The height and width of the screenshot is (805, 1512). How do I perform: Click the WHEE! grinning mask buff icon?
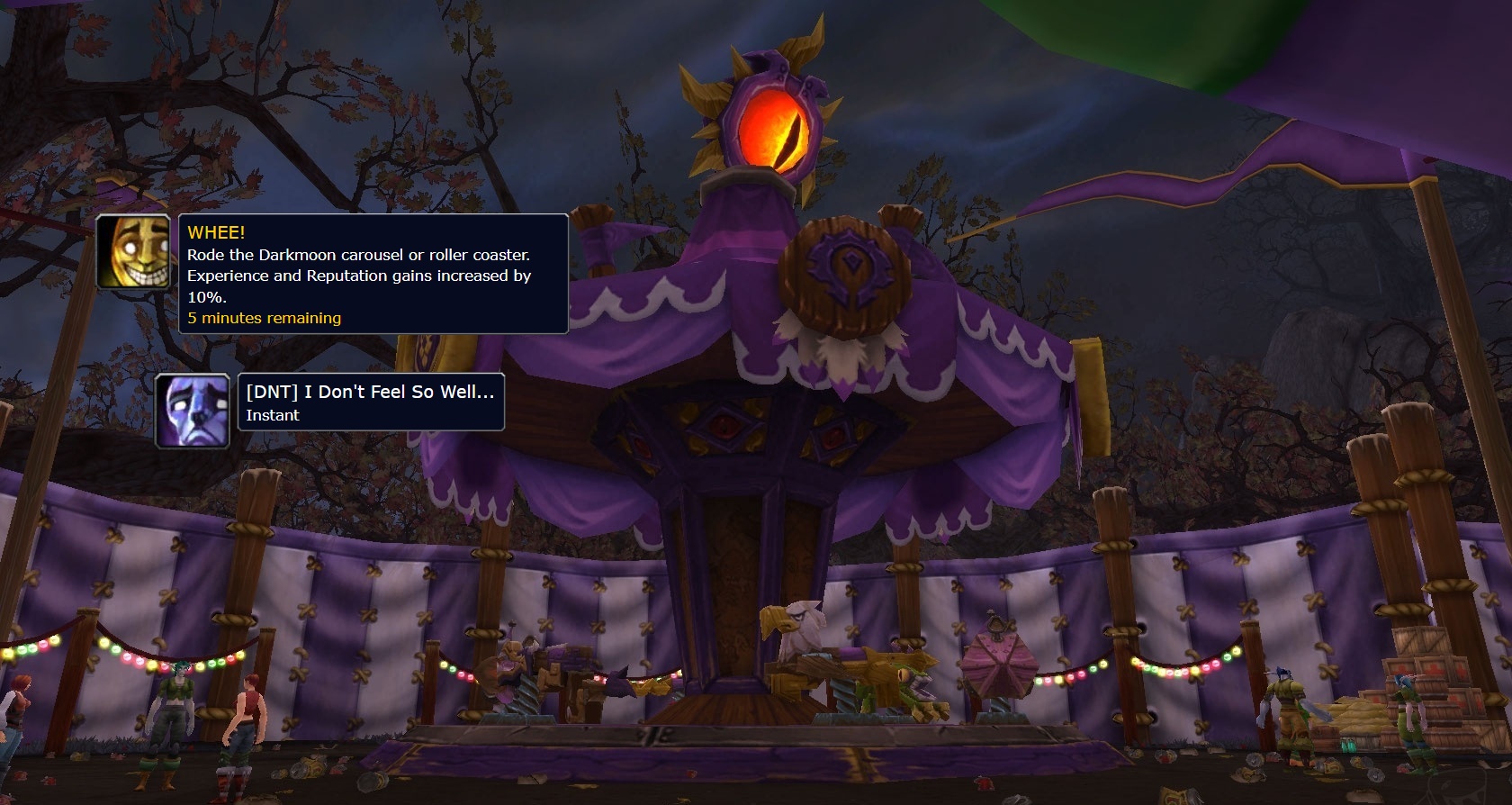pyautogui.click(x=133, y=252)
